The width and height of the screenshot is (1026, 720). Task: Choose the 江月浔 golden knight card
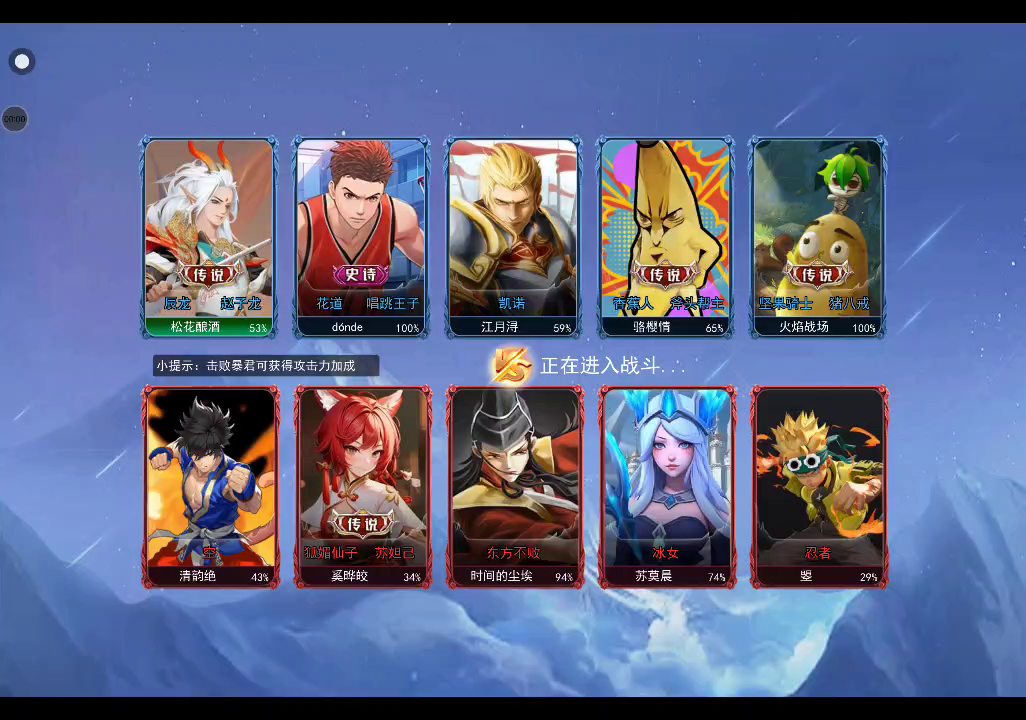point(513,237)
